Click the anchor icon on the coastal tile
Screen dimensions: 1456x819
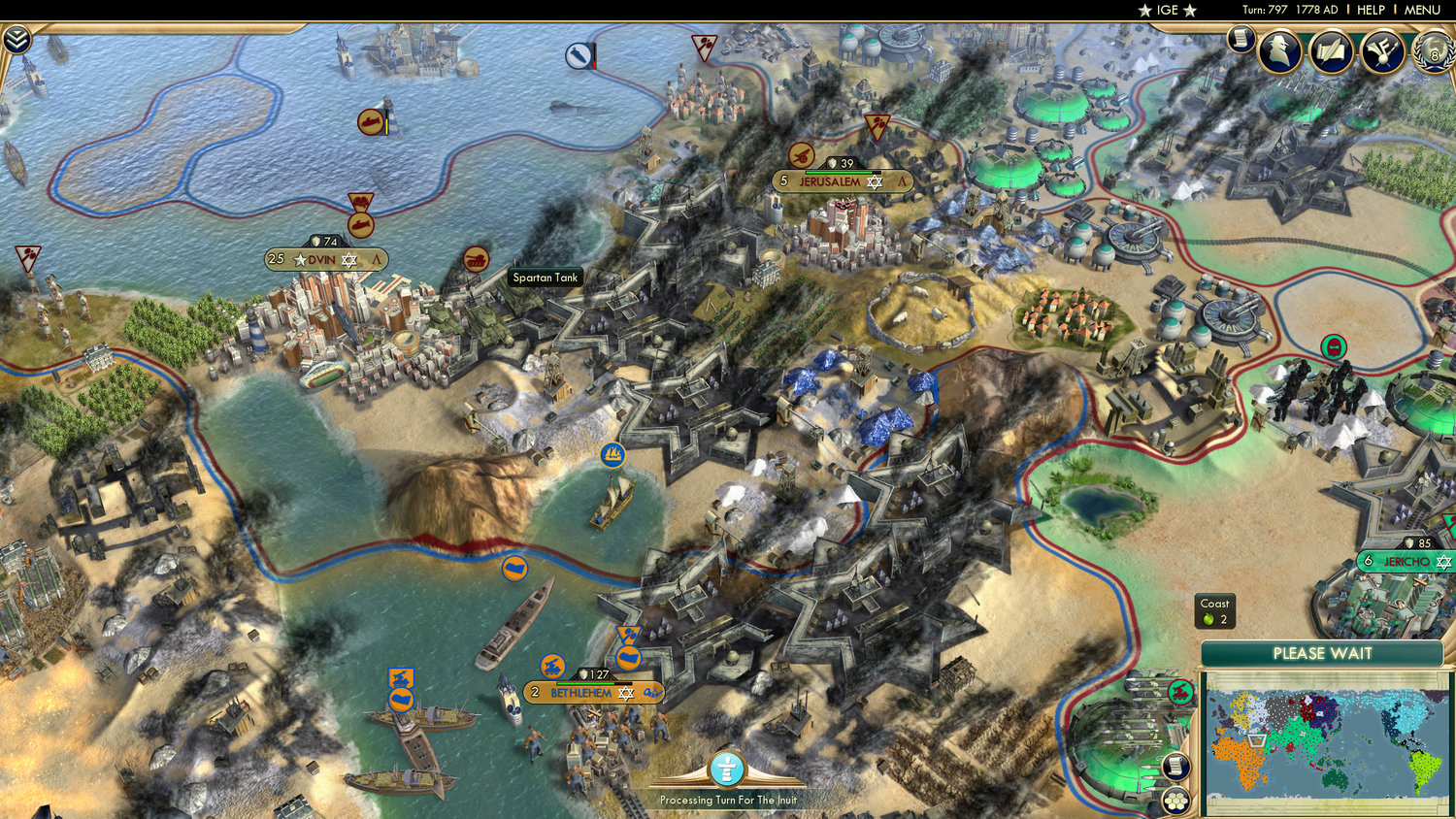[x=612, y=454]
